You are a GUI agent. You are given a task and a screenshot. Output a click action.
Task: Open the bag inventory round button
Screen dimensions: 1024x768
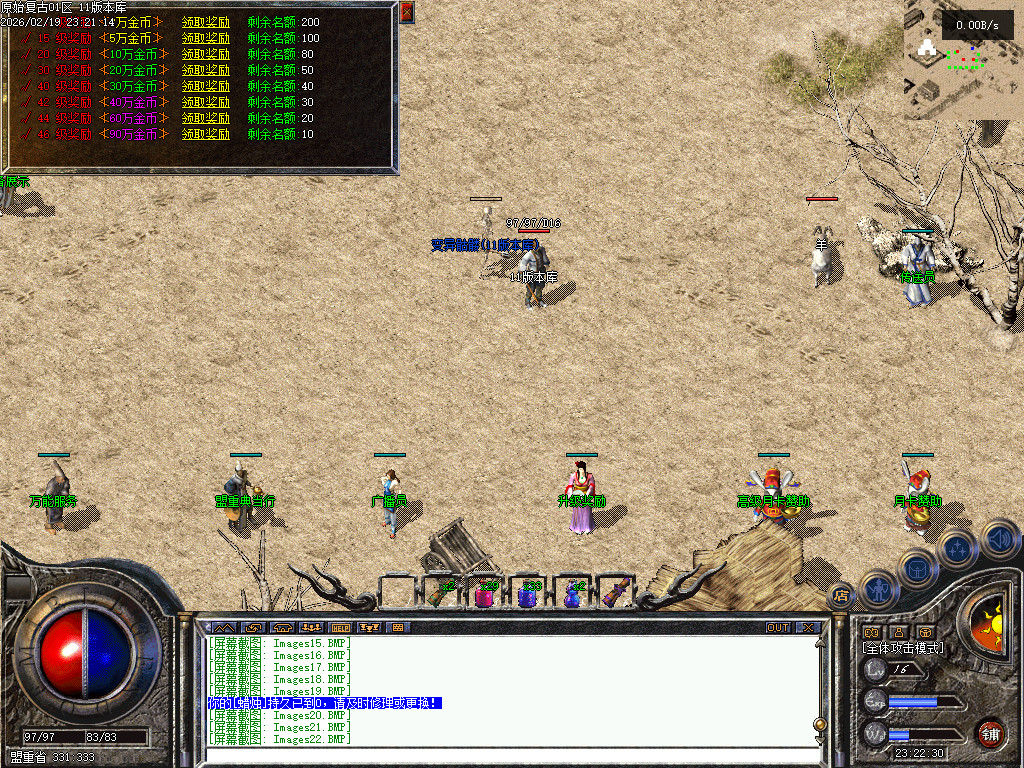tap(919, 570)
